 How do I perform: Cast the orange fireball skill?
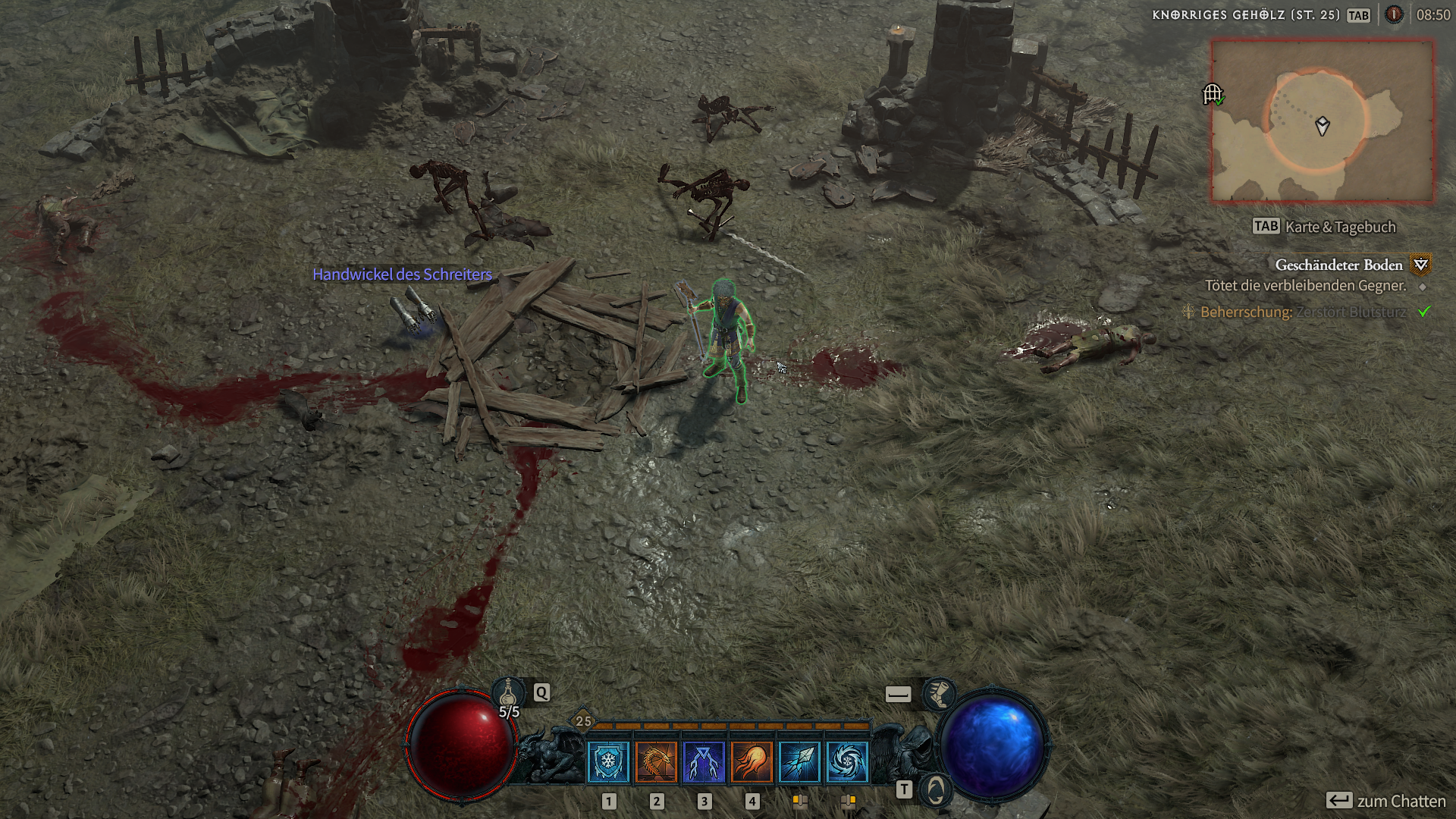[x=752, y=762]
